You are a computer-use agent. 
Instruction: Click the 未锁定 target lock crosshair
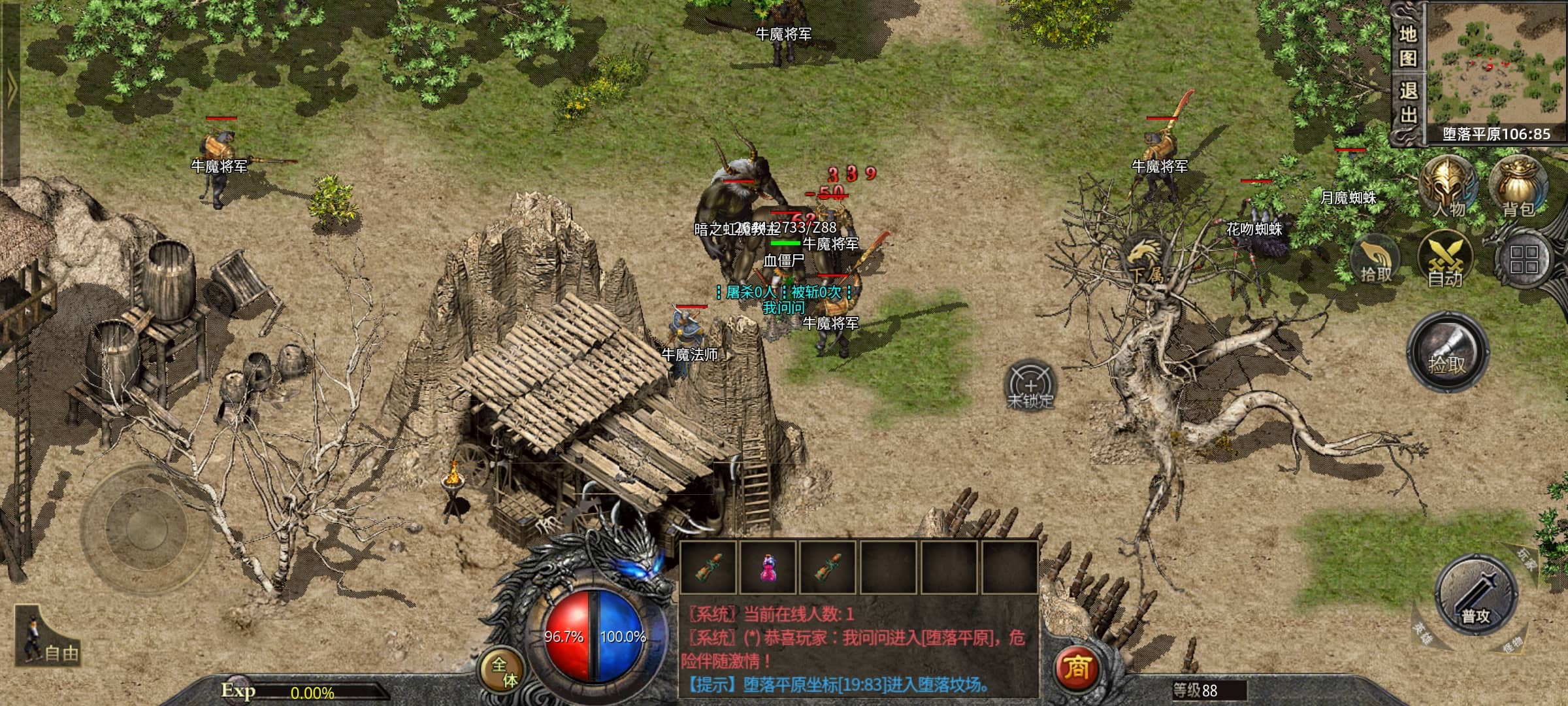tap(1030, 386)
